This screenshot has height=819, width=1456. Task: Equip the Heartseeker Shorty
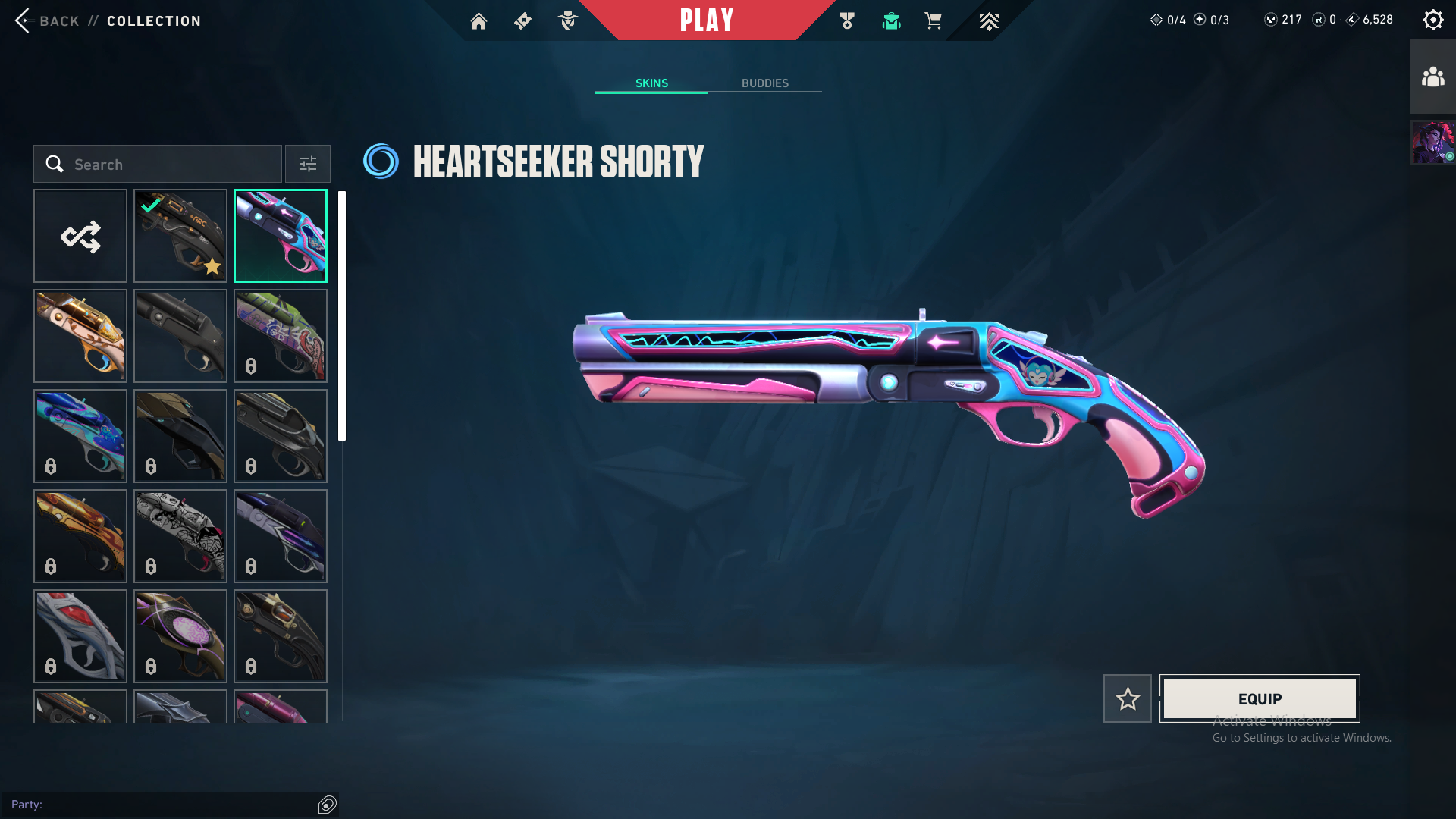pos(1260,698)
